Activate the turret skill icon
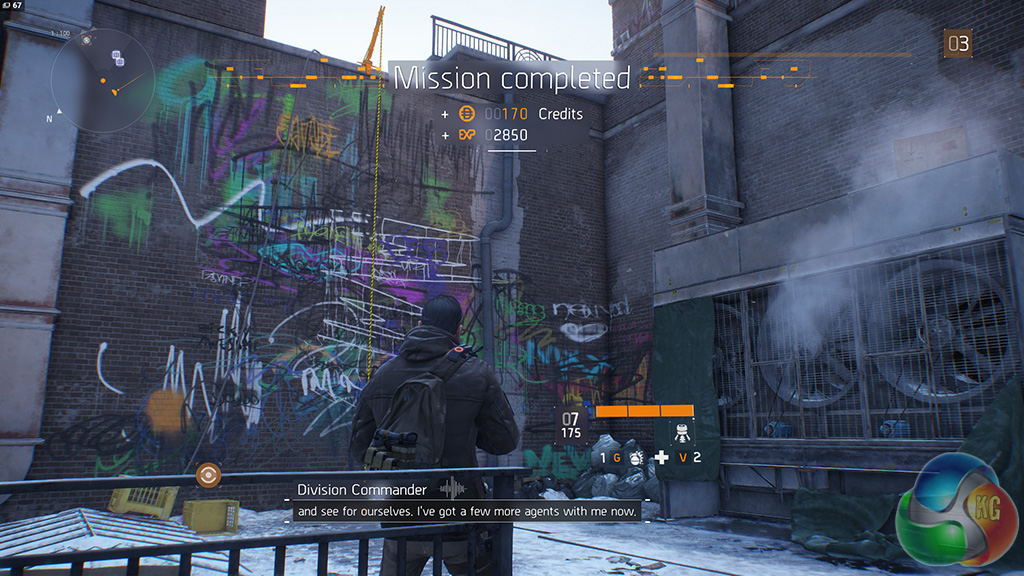1024x576 pixels. click(x=680, y=432)
